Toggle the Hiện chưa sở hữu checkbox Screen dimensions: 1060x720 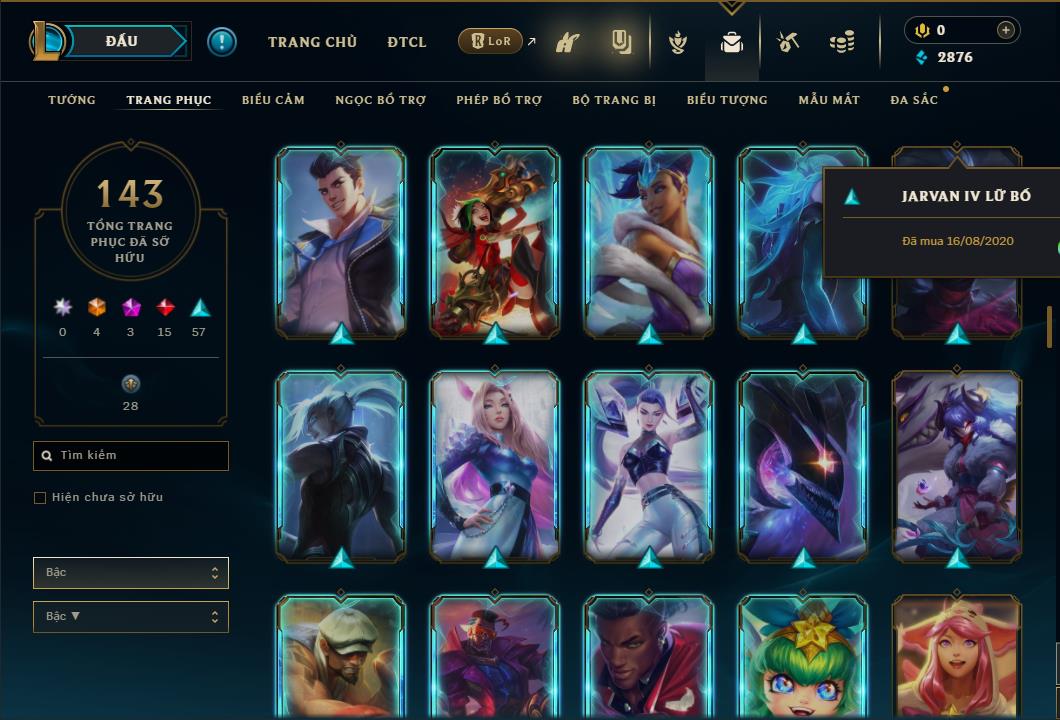click(40, 498)
